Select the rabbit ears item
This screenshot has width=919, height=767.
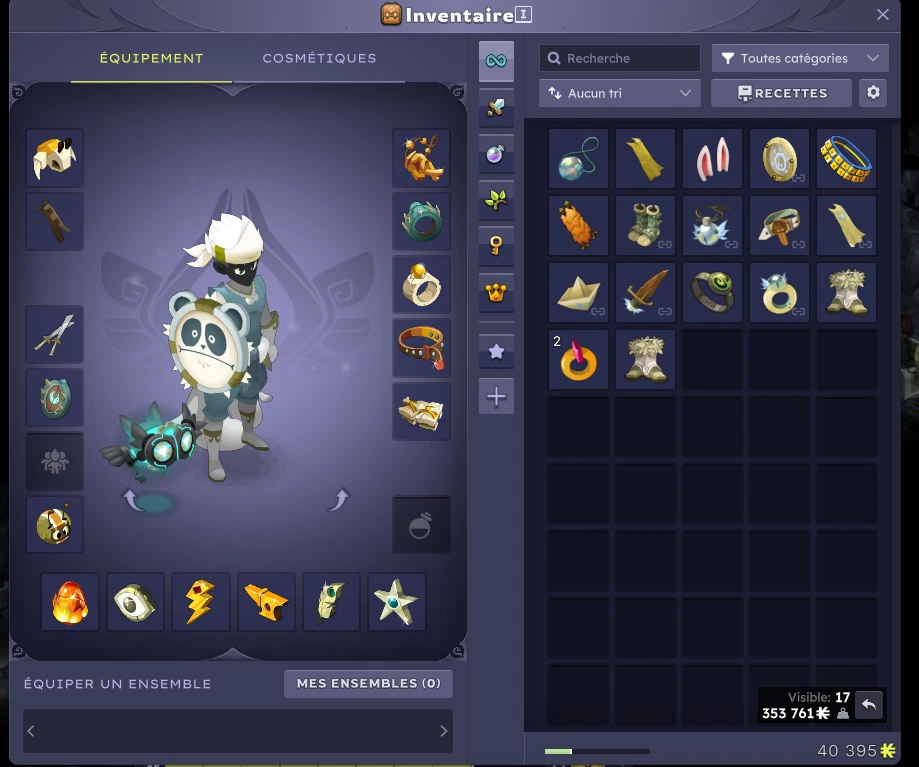[712, 158]
